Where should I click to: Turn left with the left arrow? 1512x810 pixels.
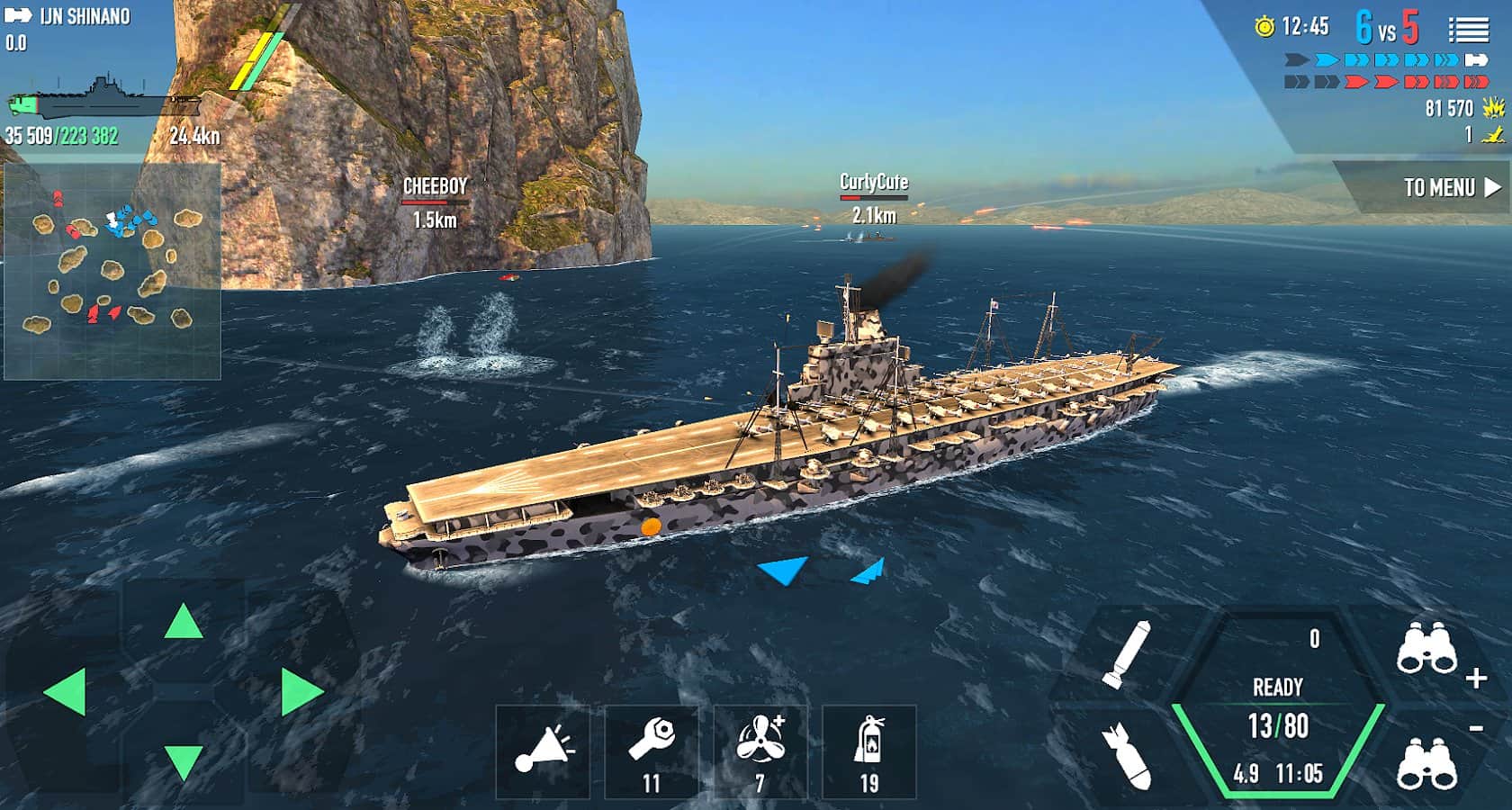[x=65, y=691]
